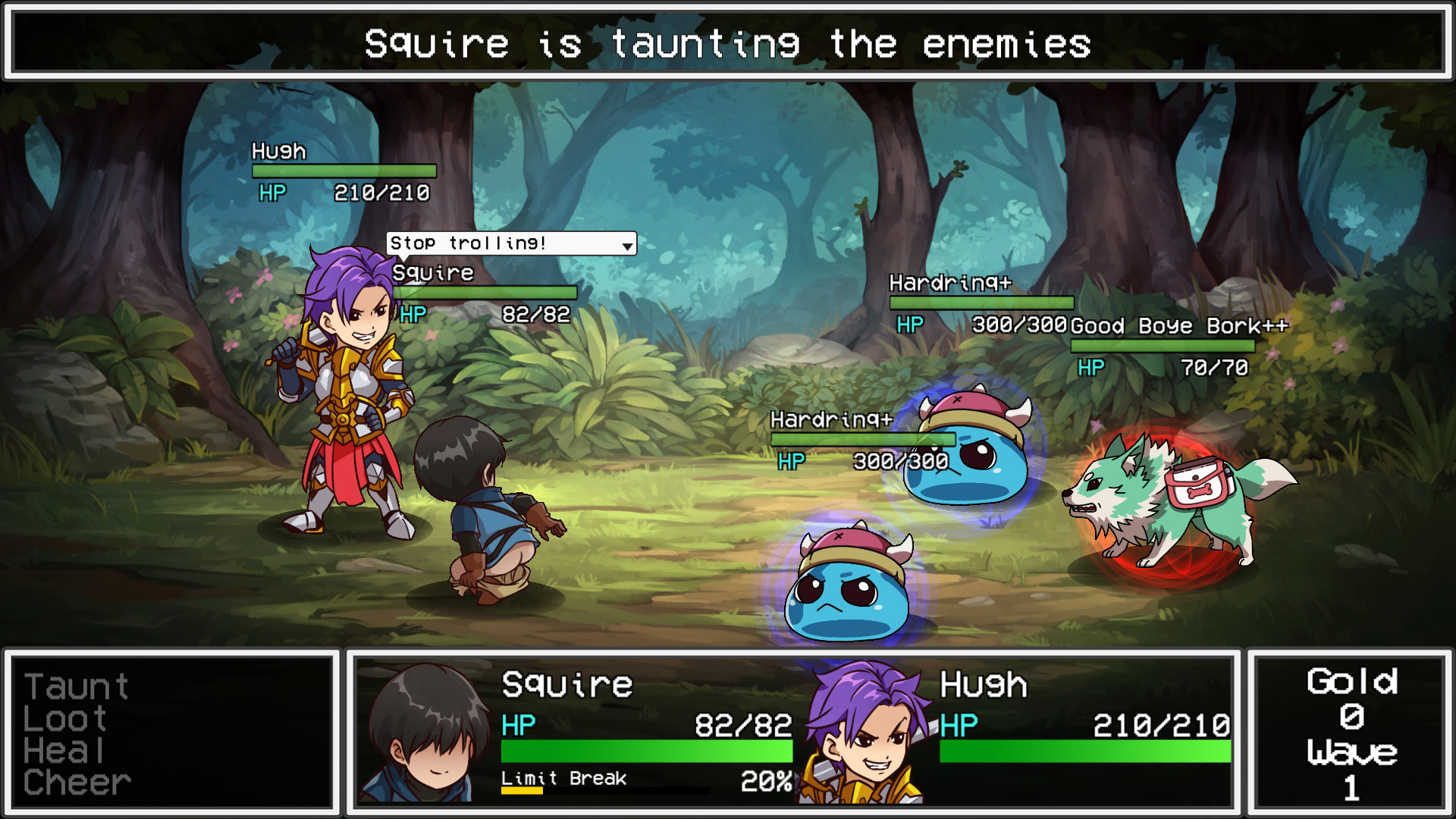Choose the Heal command
1456x819 pixels.
point(63,751)
